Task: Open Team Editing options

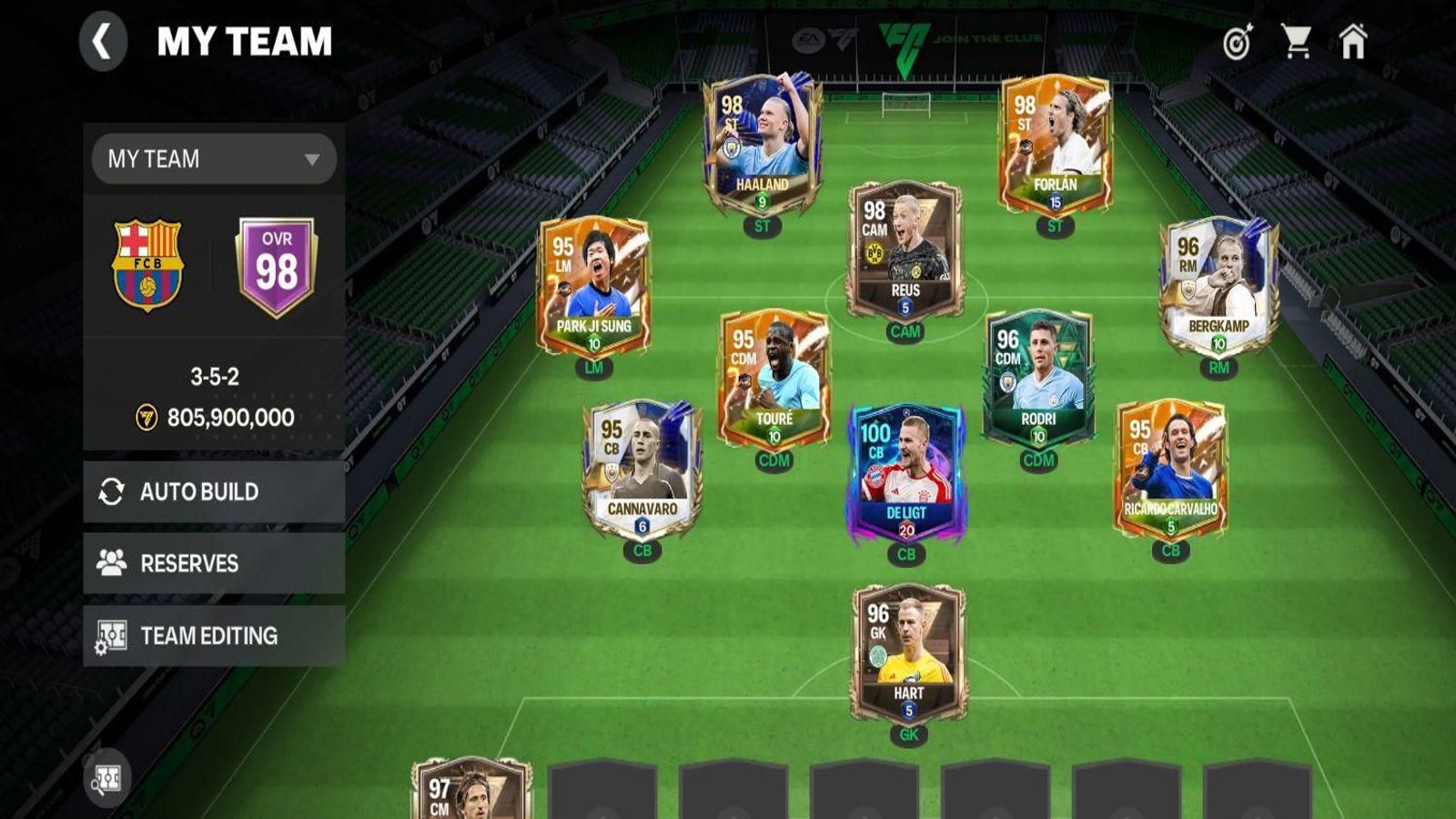Action: (x=214, y=635)
